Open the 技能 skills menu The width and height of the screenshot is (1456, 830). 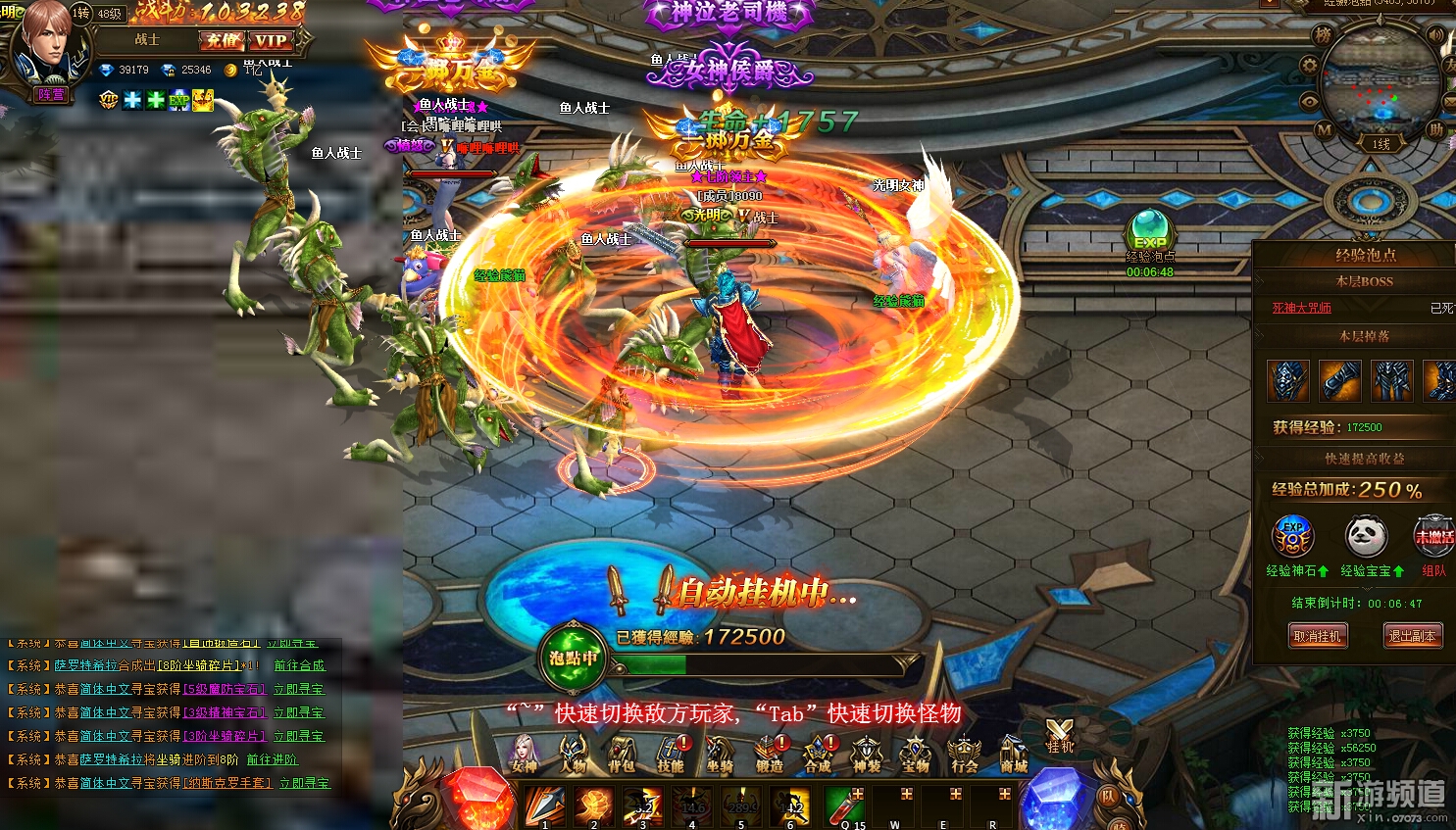[x=671, y=754]
